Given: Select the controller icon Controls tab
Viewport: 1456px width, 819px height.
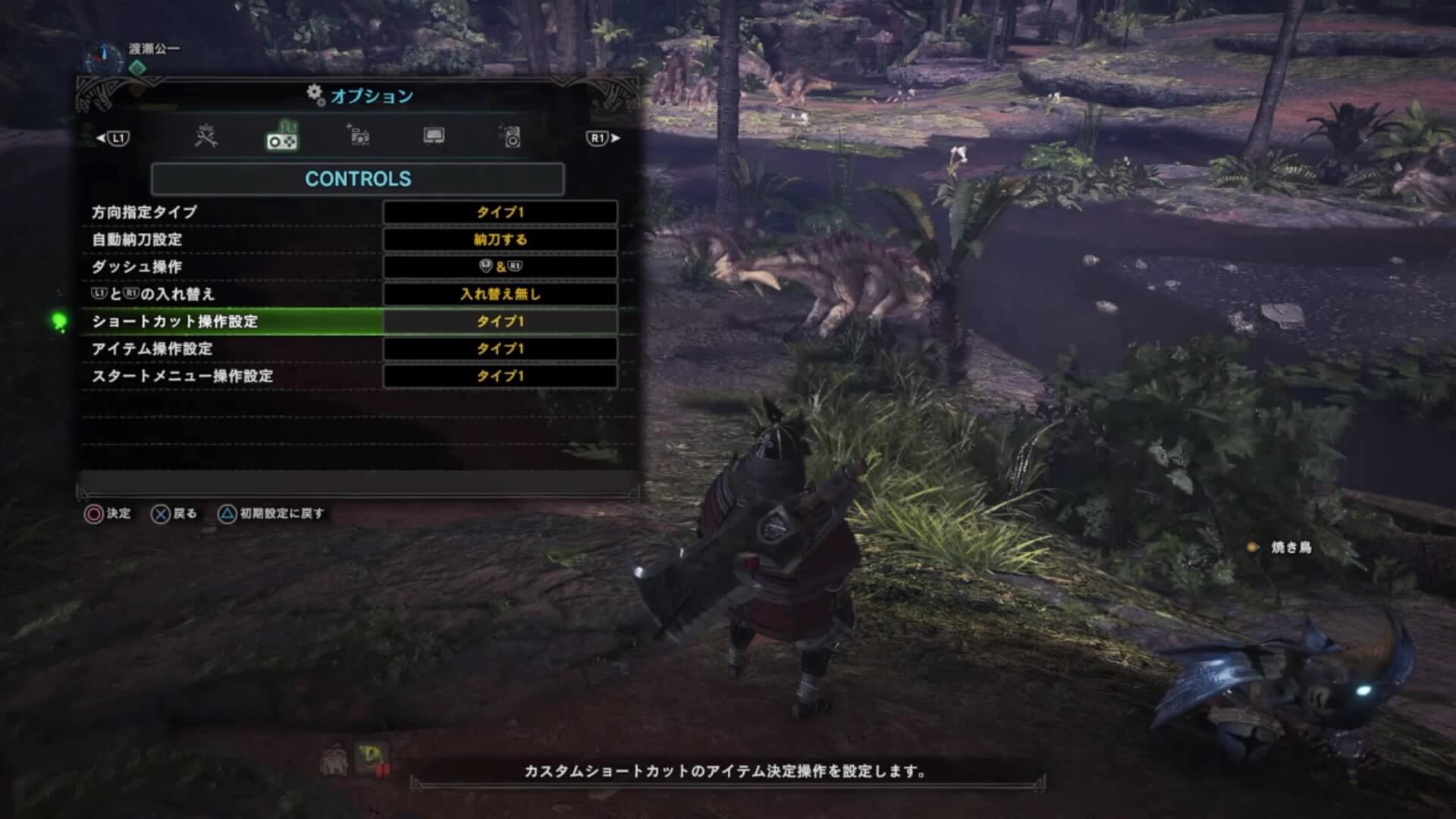Looking at the screenshot, I should [x=281, y=137].
